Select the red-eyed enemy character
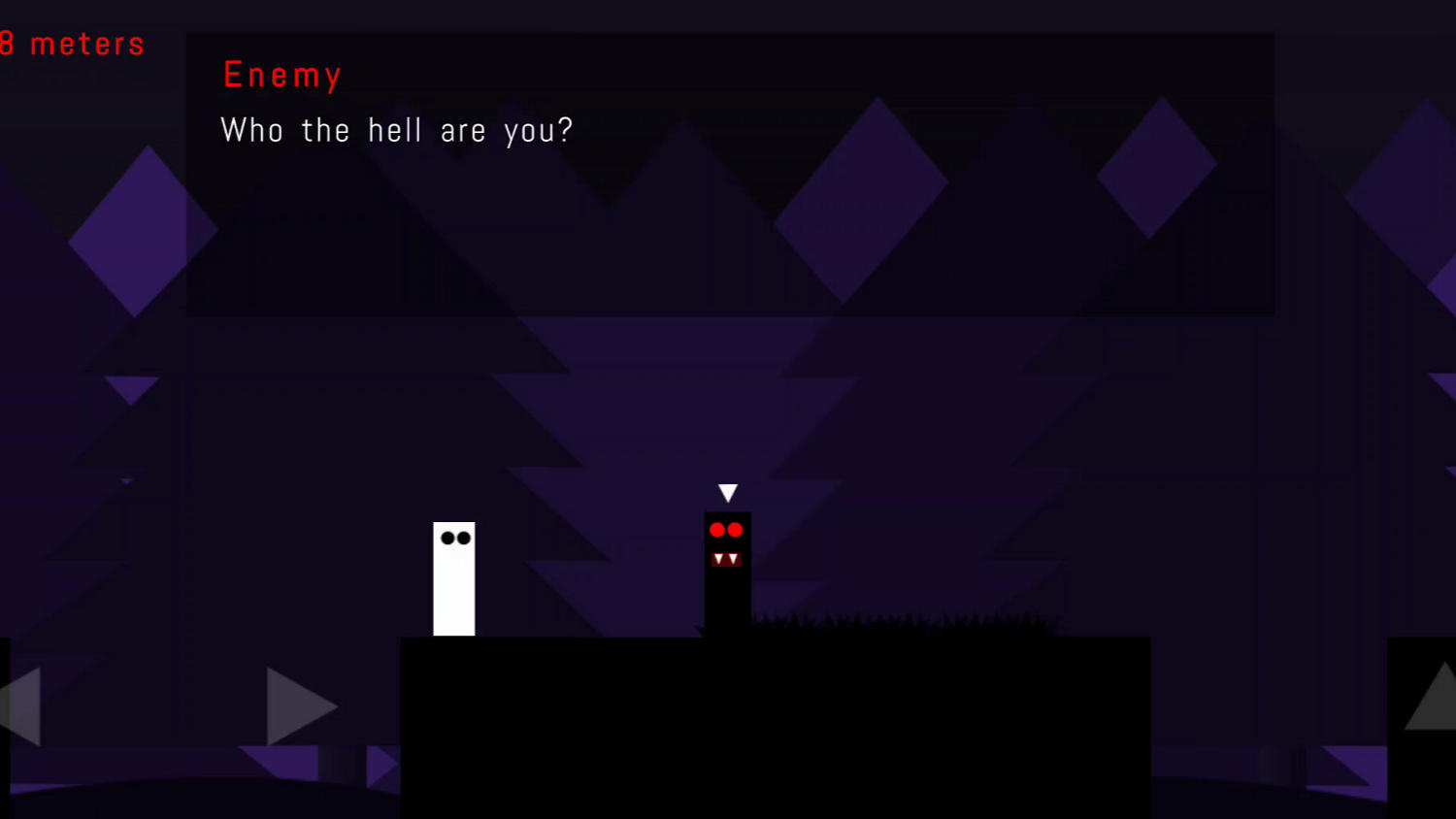This screenshot has height=819, width=1456. (x=727, y=573)
